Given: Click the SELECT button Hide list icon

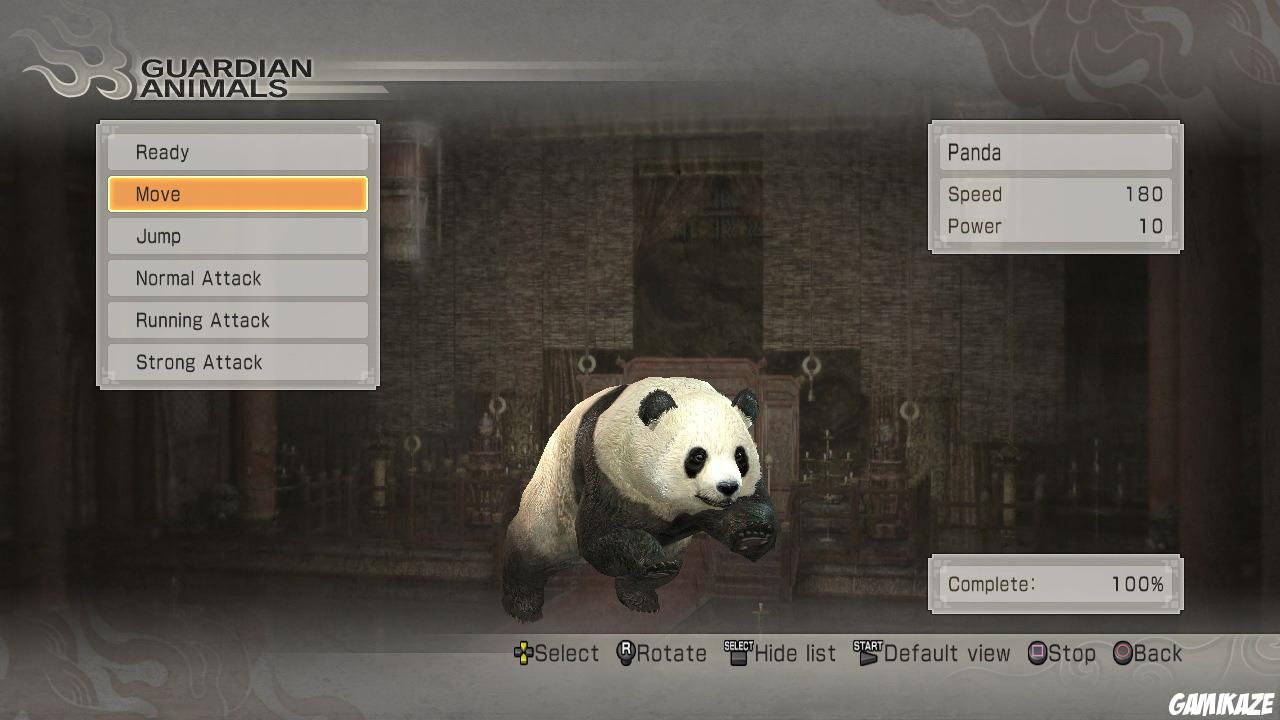Looking at the screenshot, I should pyautogui.click(x=737, y=652).
